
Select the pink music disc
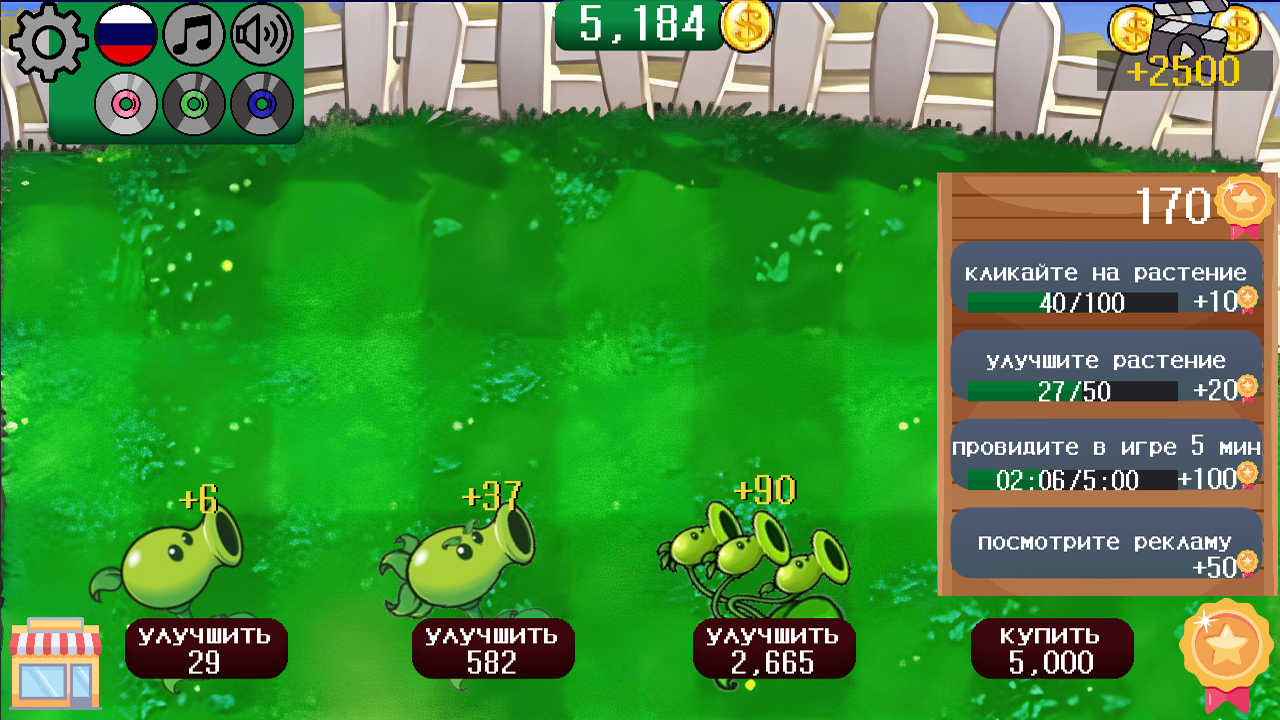click(x=126, y=103)
